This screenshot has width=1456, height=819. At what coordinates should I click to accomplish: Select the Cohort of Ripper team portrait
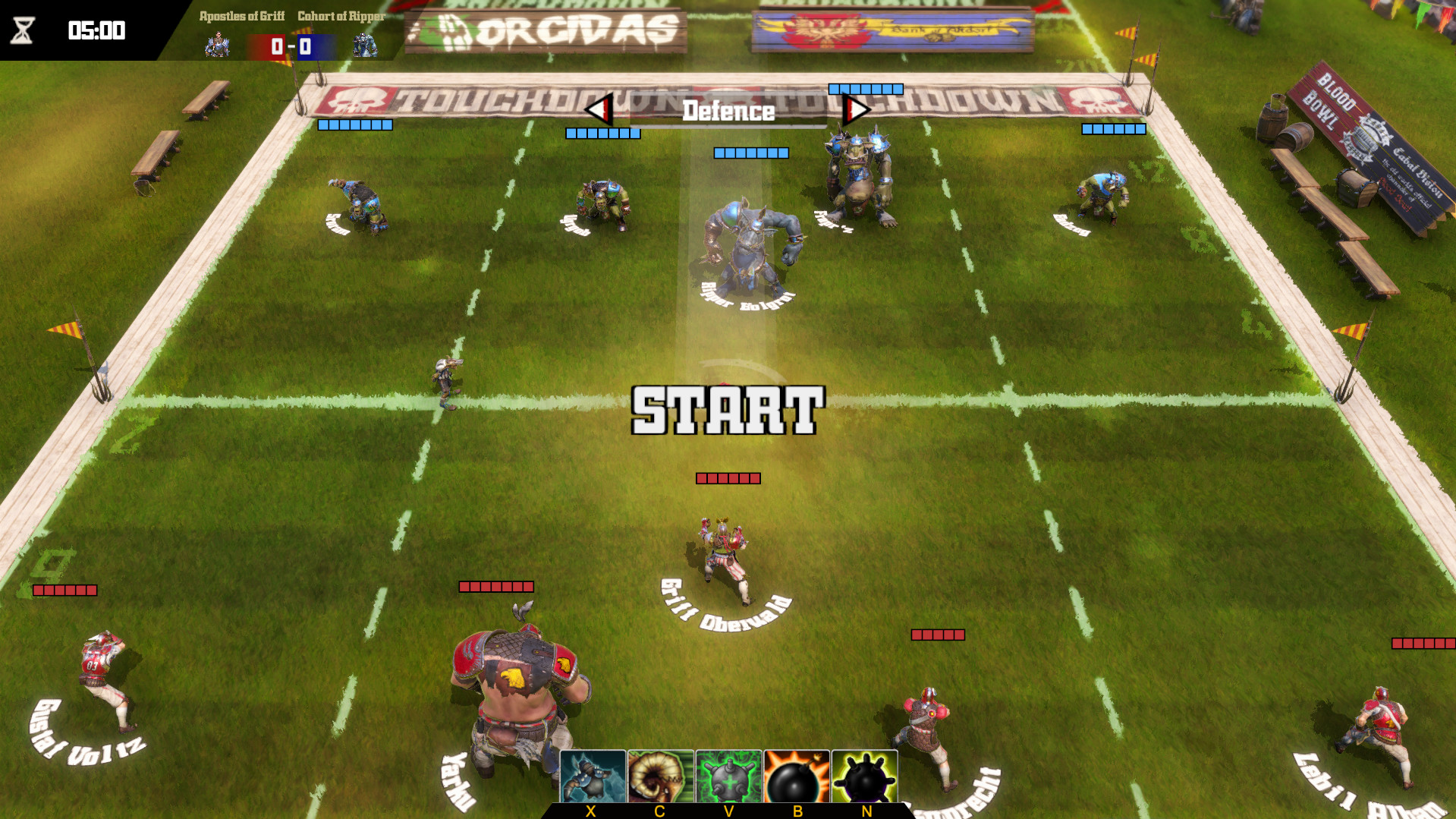pos(363,43)
